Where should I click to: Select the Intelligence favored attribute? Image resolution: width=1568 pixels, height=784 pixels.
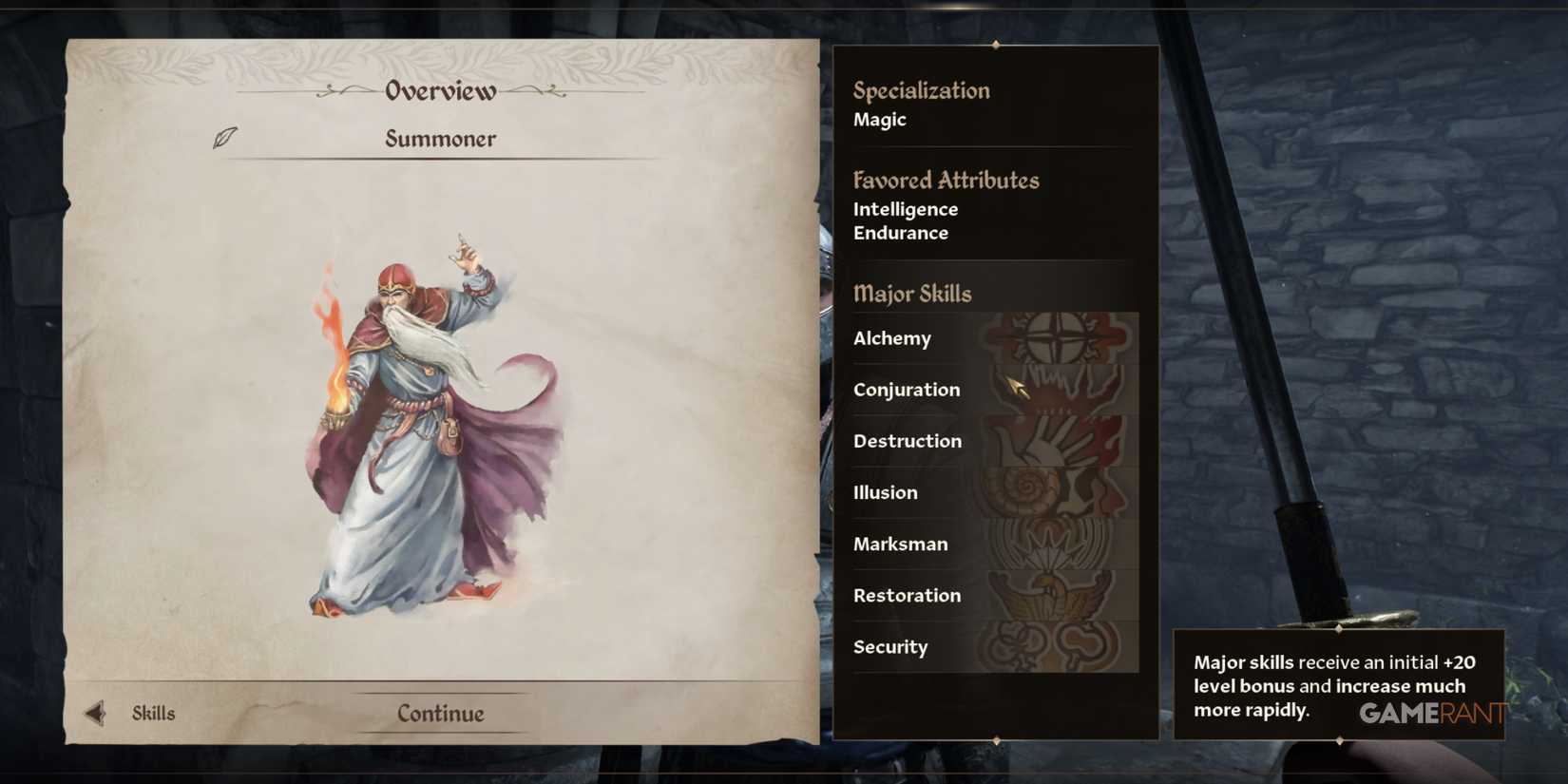pos(905,208)
